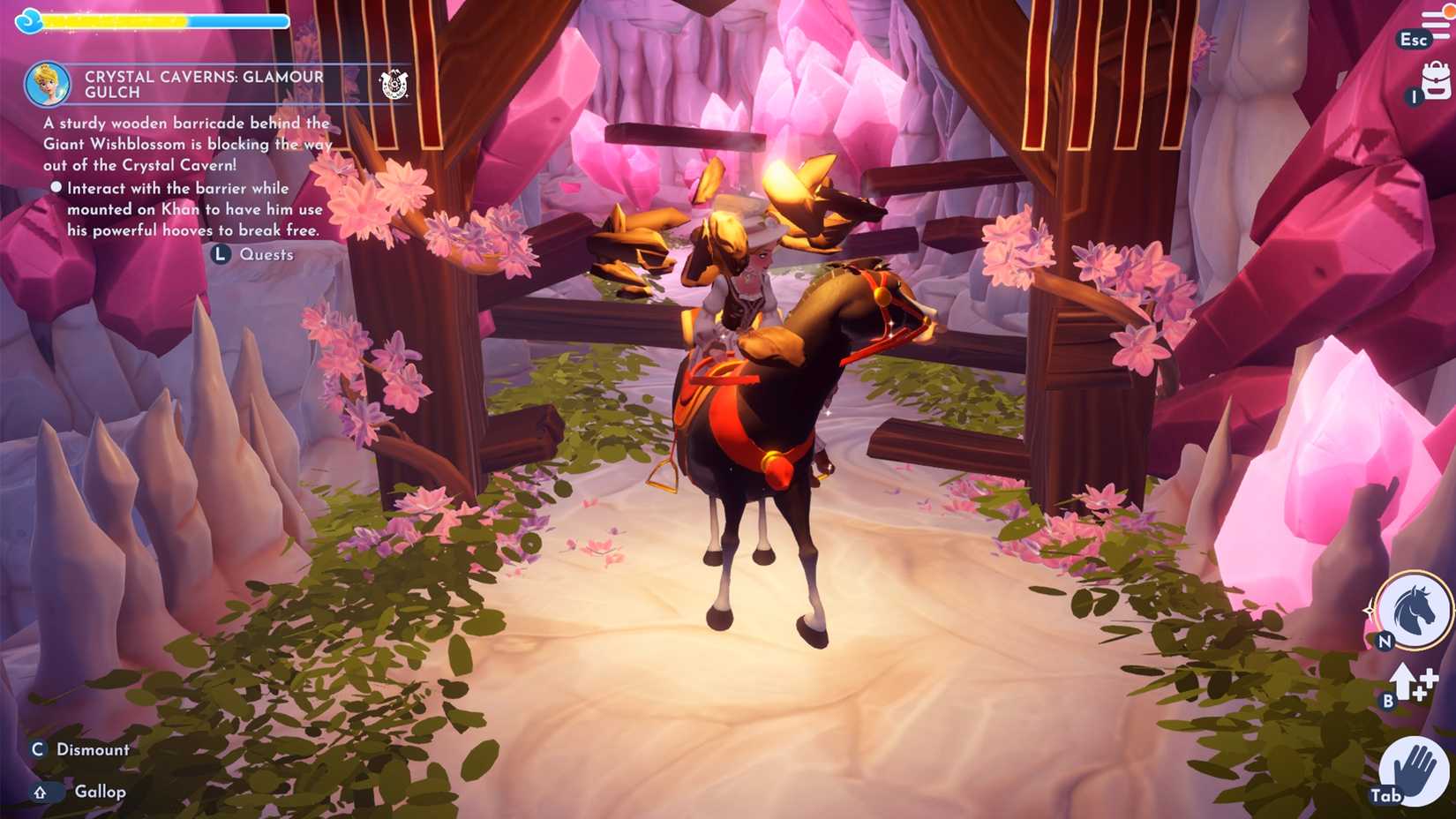Click the horseshoe icon on the quest banner
This screenshot has width=1456, height=819.
tap(394, 84)
